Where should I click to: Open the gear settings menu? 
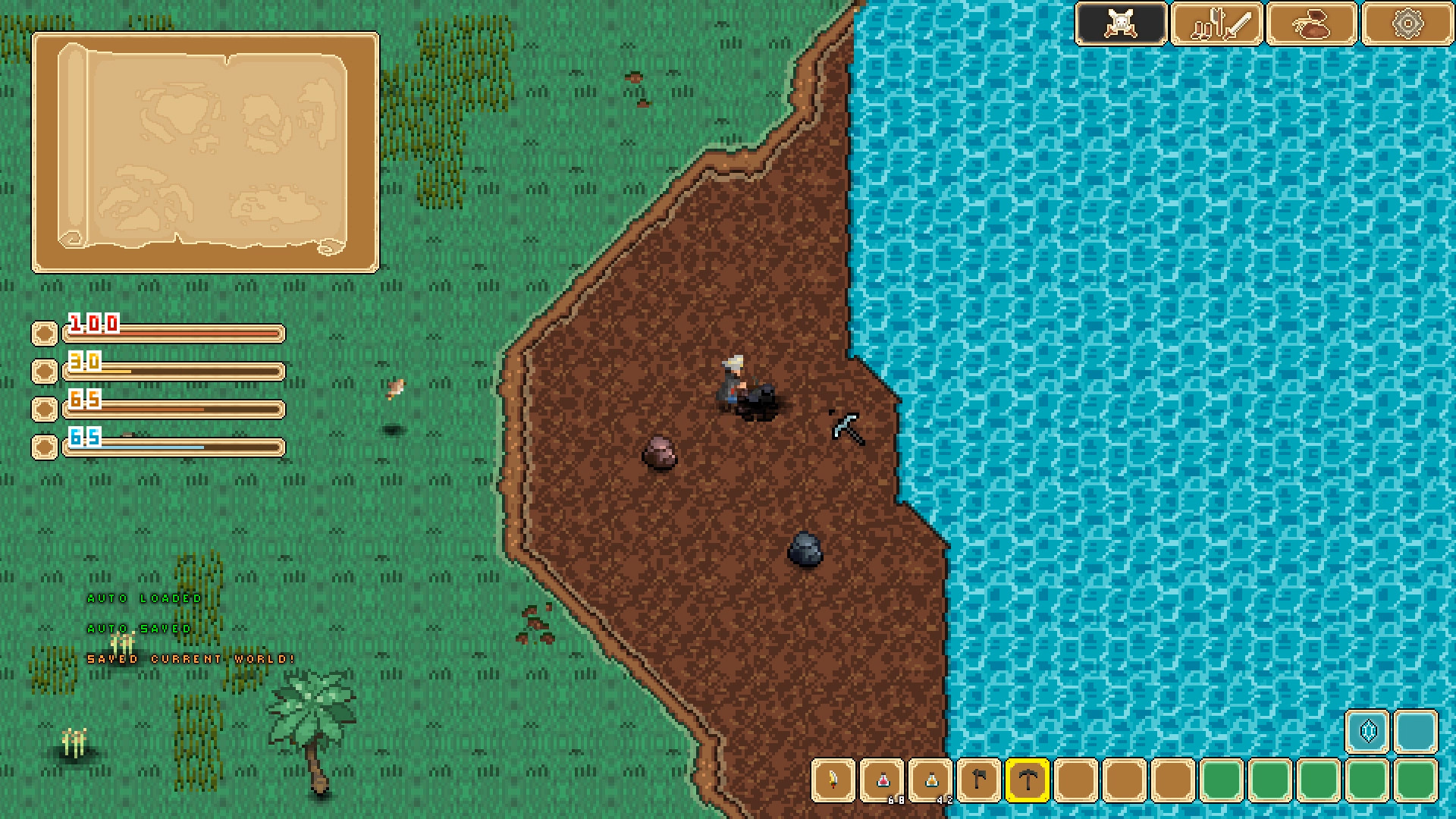point(1407,24)
